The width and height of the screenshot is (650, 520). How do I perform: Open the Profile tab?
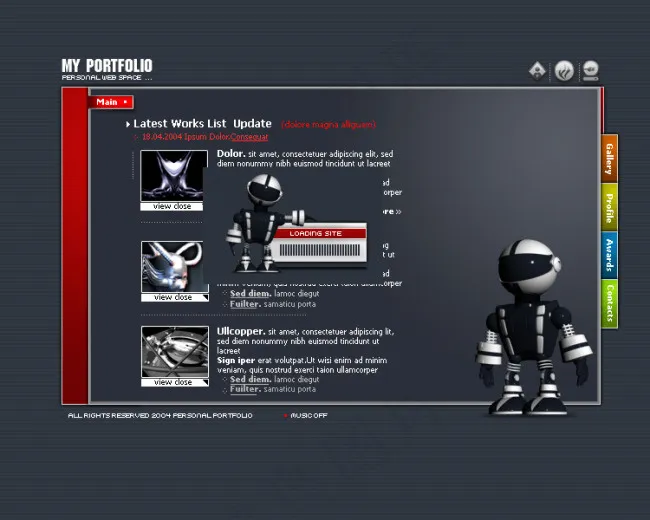coord(609,207)
